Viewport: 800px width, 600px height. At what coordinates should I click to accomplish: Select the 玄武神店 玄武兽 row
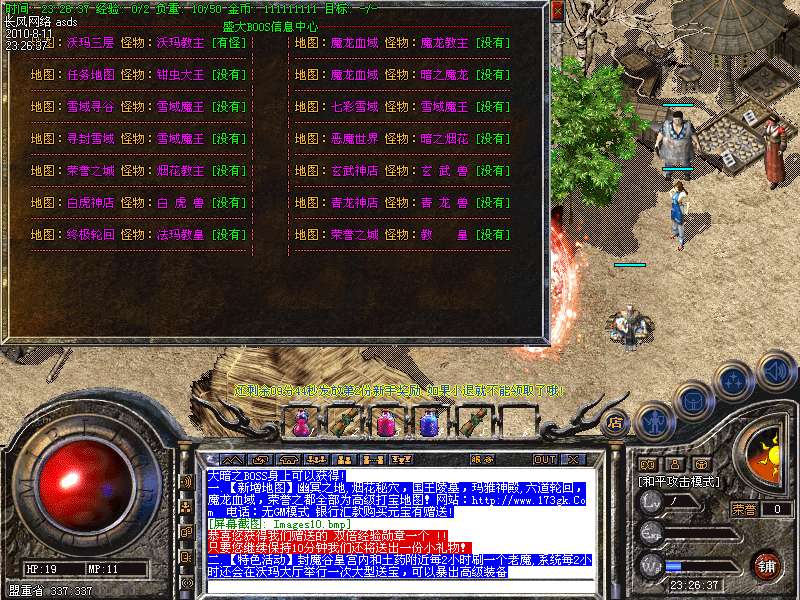(402, 171)
